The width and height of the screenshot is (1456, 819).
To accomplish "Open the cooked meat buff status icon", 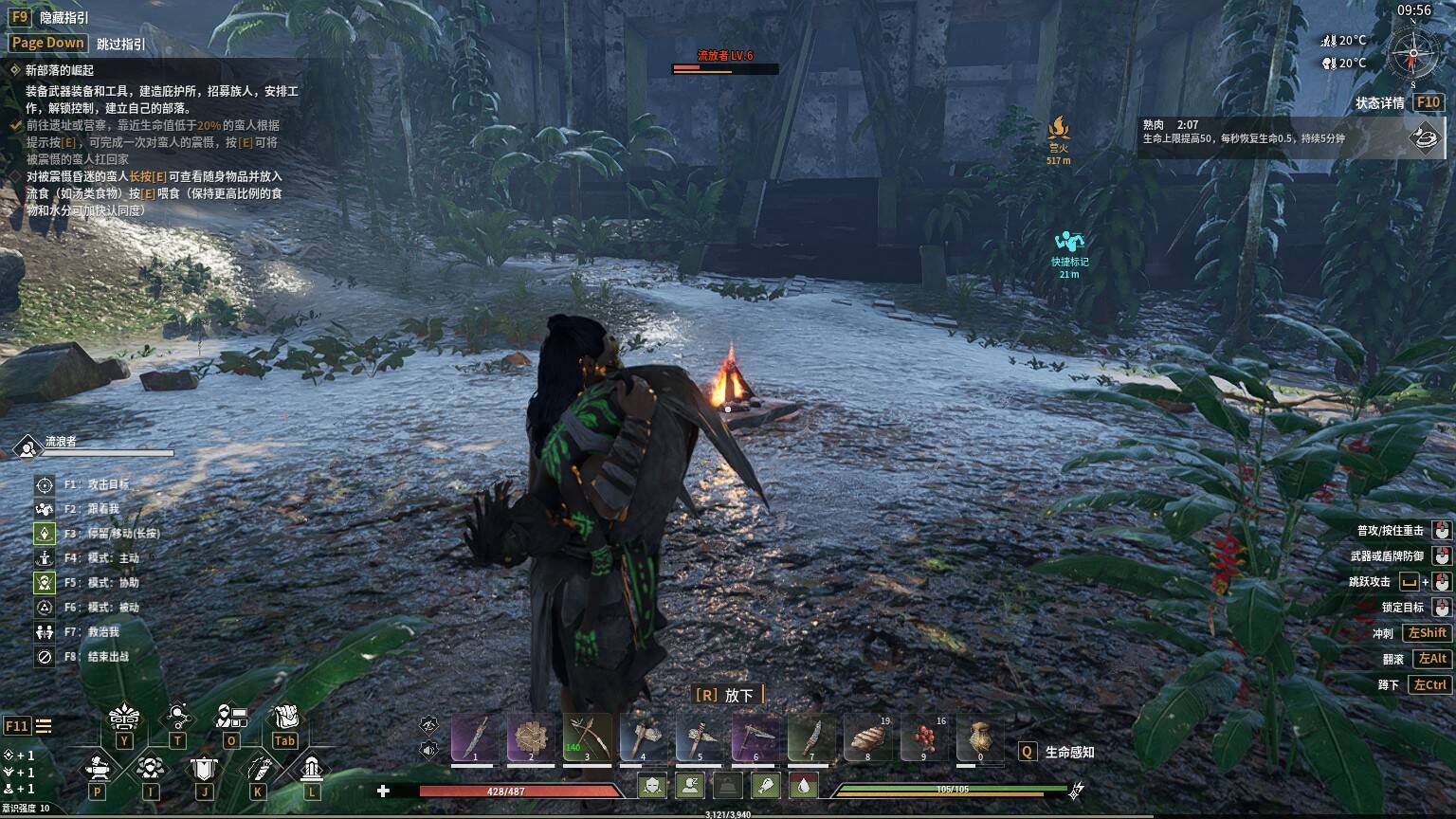I will (1424, 137).
